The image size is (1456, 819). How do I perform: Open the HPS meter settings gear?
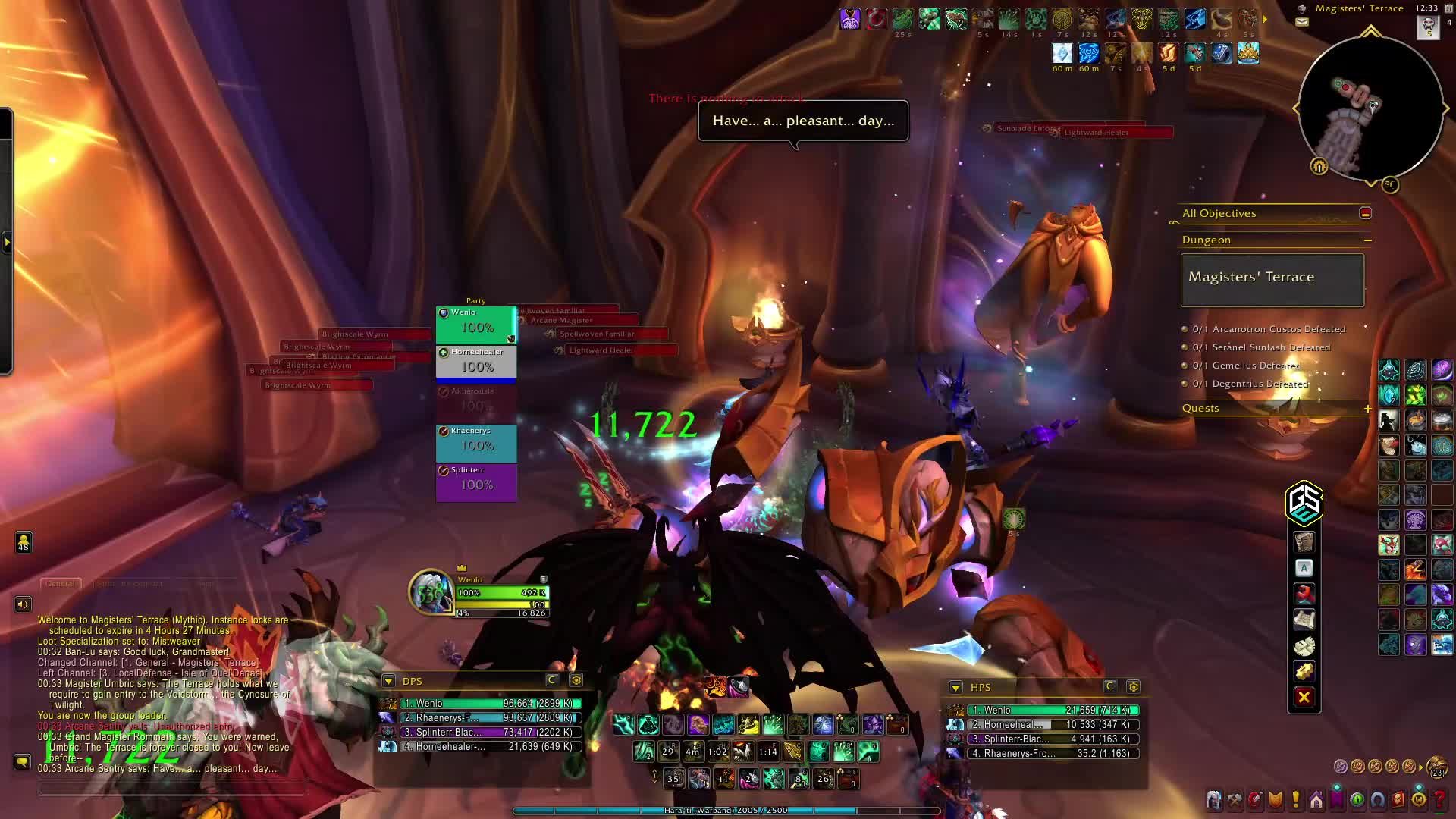click(1133, 687)
